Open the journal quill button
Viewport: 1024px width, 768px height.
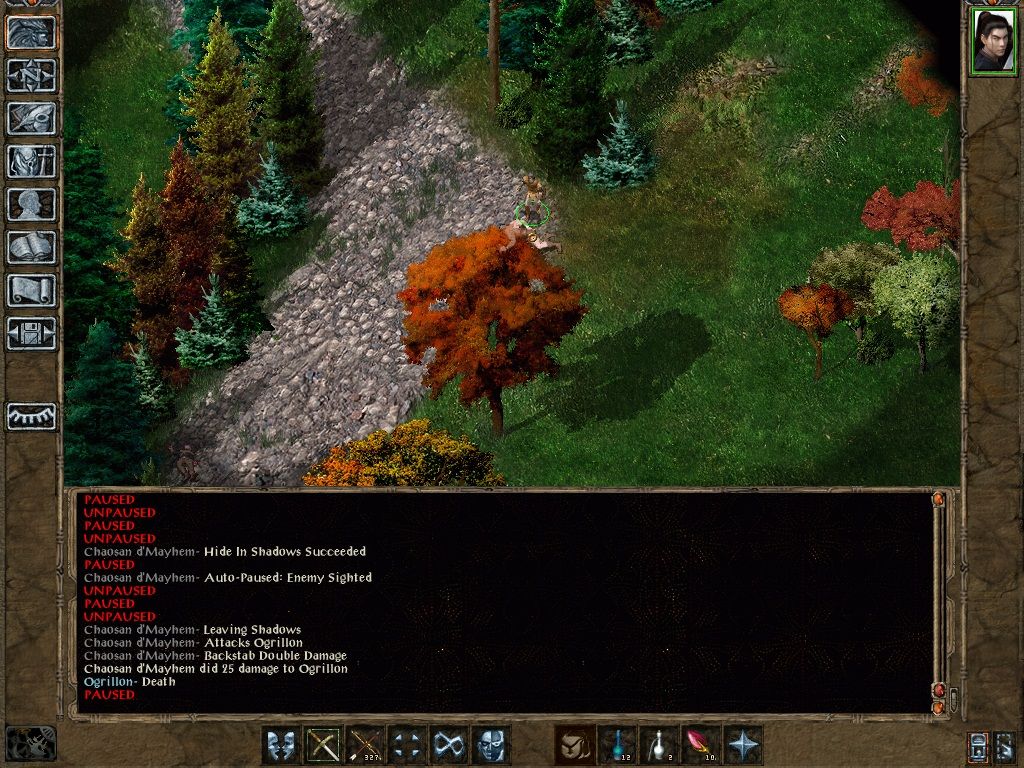tap(32, 118)
